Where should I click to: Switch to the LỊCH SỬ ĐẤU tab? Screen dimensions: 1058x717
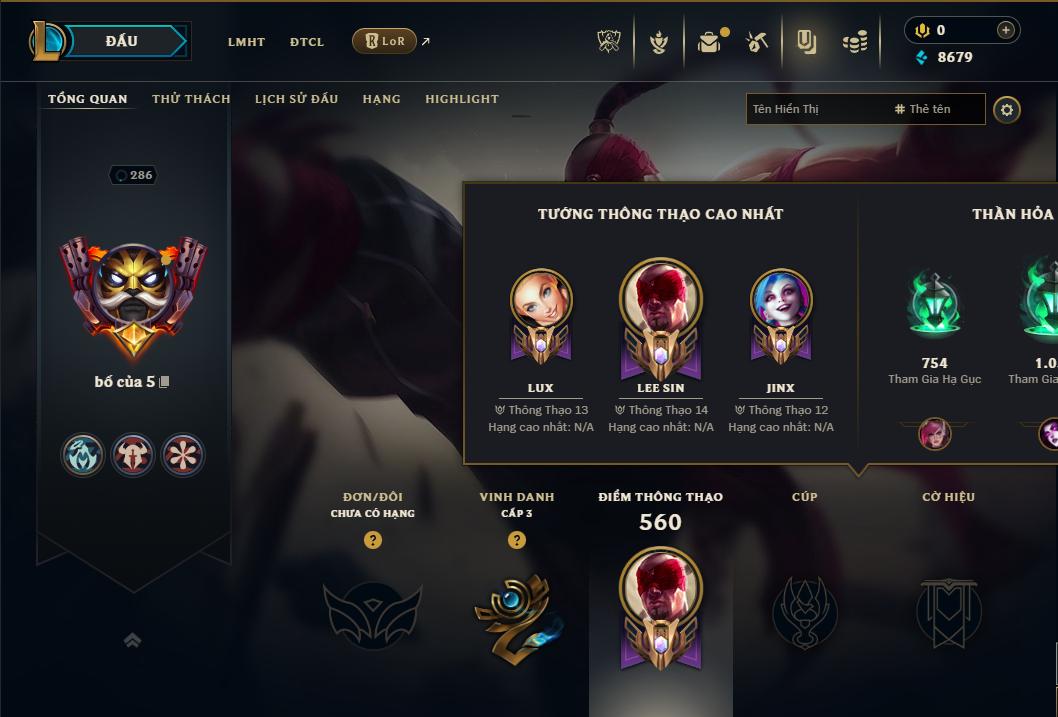click(x=296, y=99)
